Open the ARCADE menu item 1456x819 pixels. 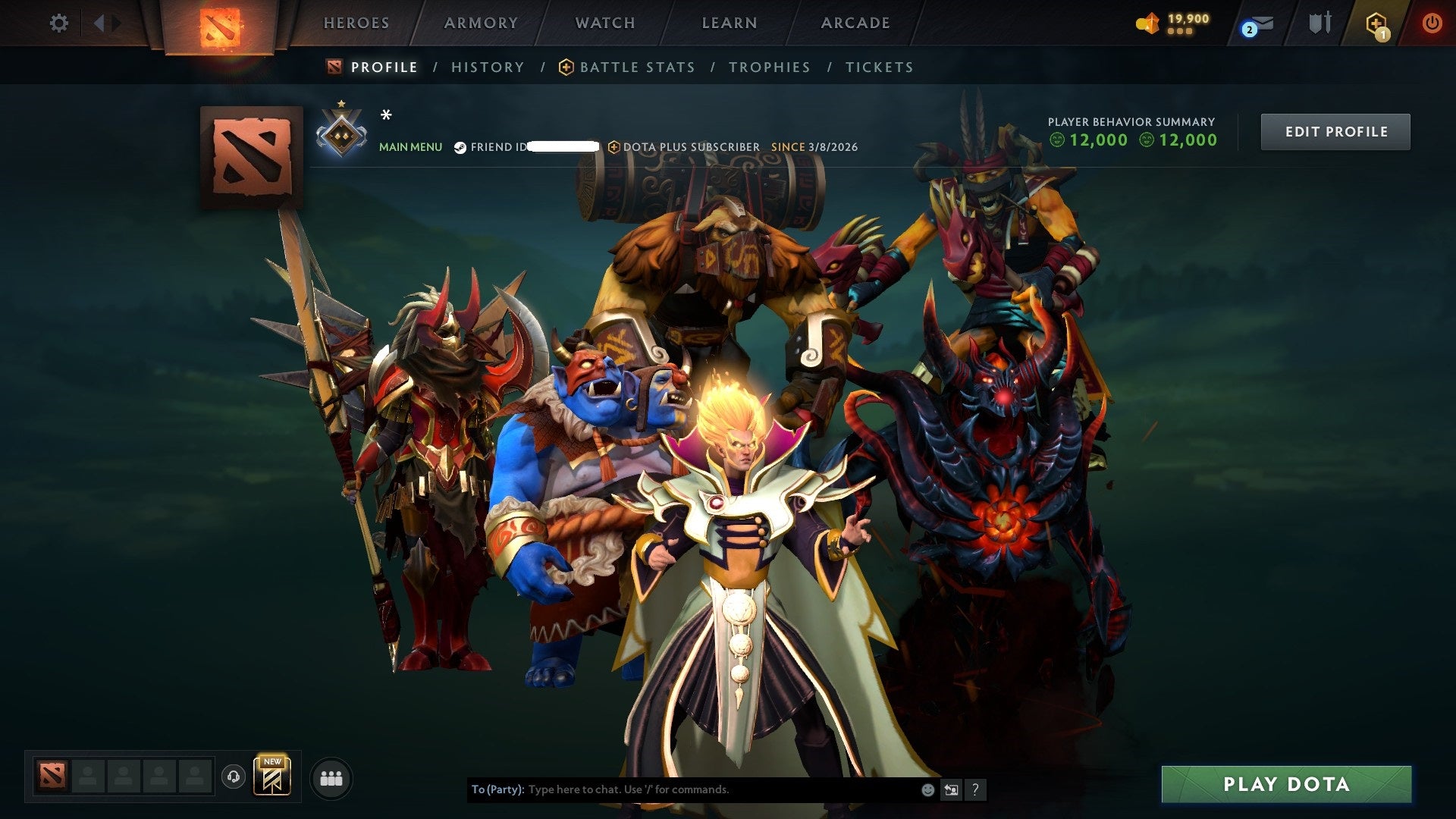(855, 23)
